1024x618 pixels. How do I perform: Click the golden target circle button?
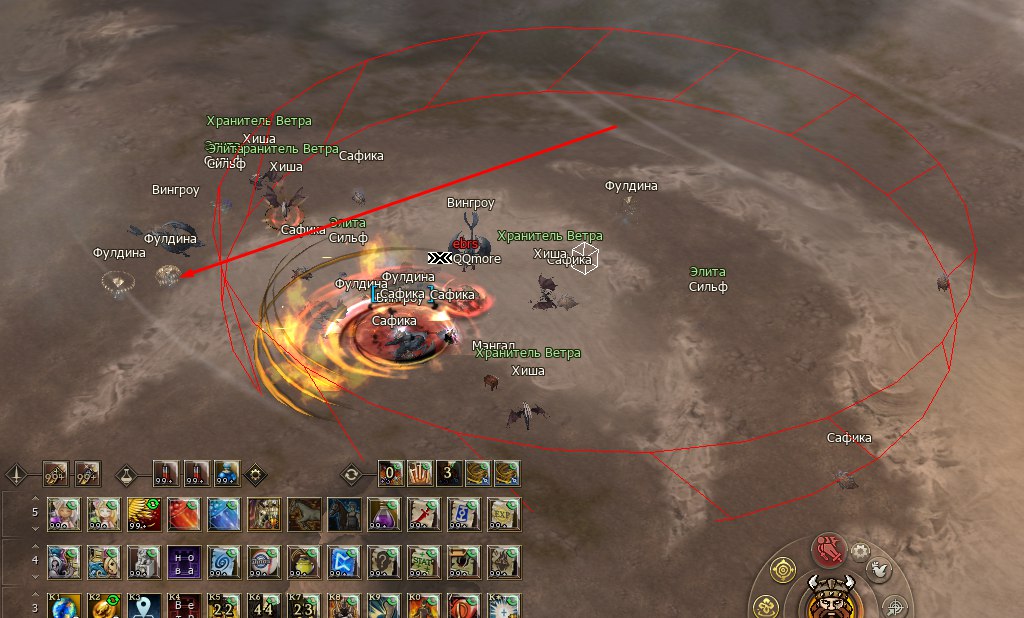782,571
